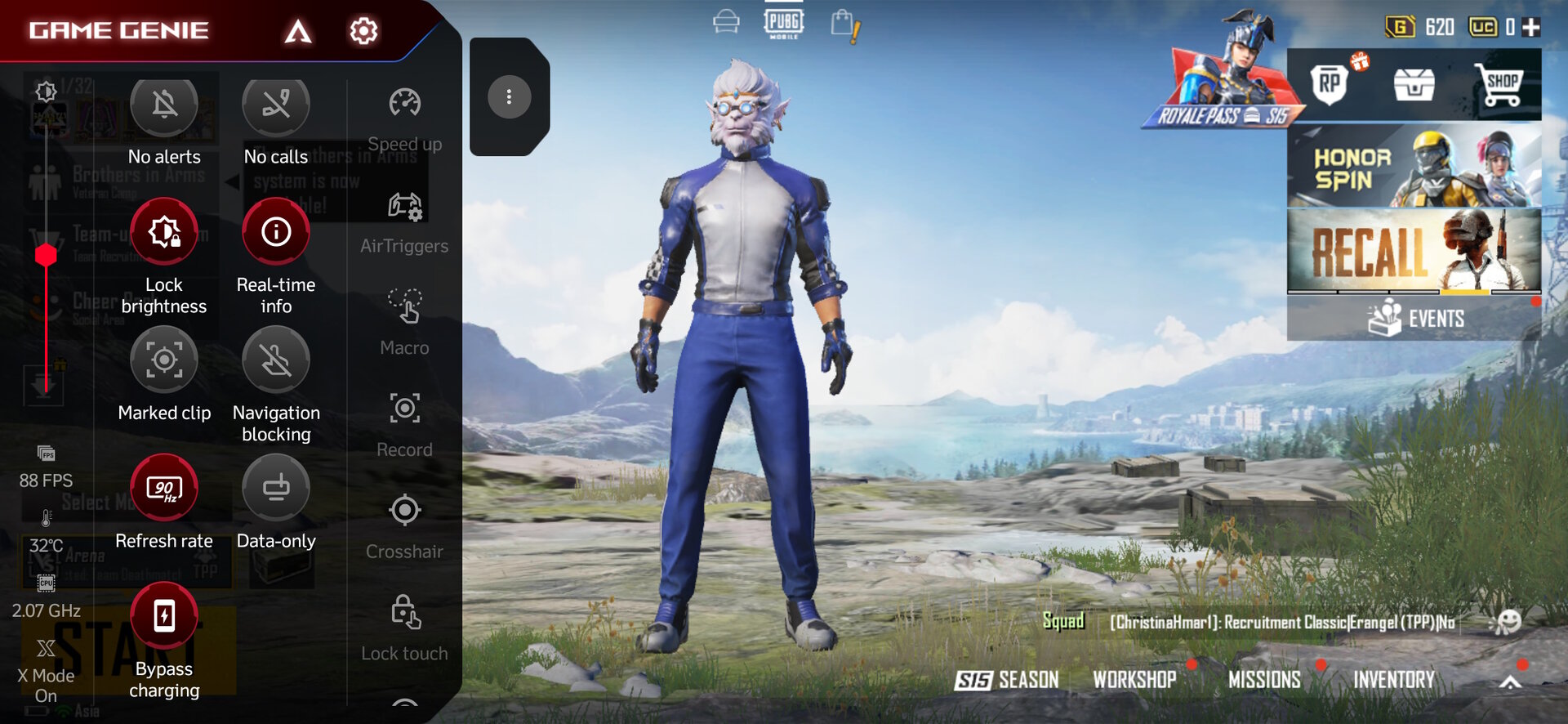Disable Lock brightness toggle
The width and height of the screenshot is (1568, 724).
click(x=164, y=232)
